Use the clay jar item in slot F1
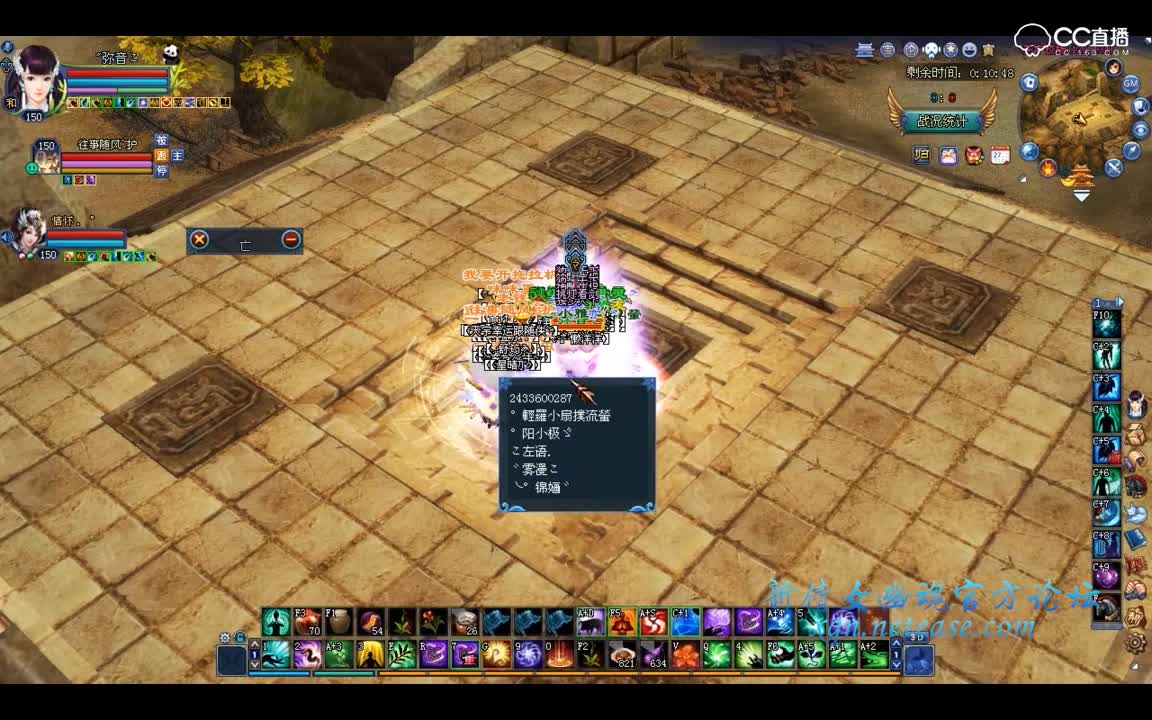1152x720 pixels. (339, 622)
